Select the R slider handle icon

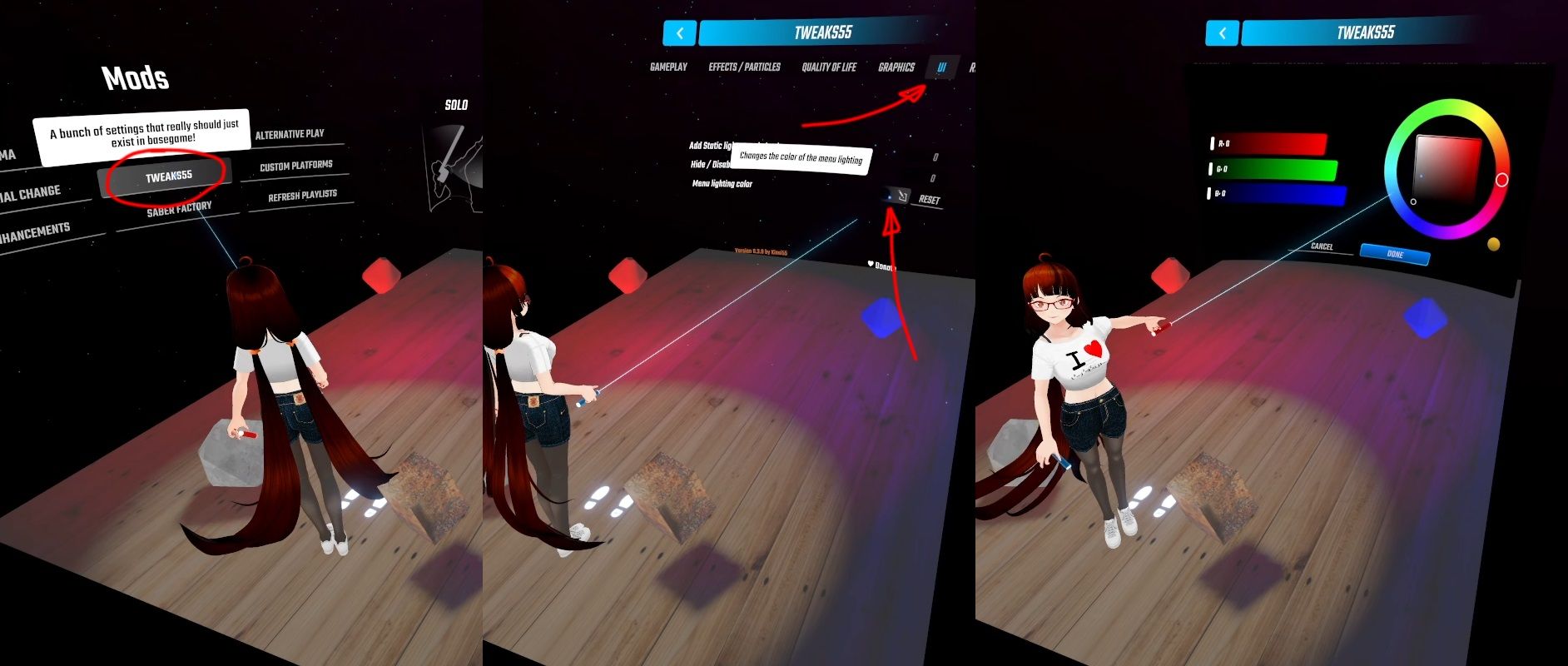coord(1212,144)
